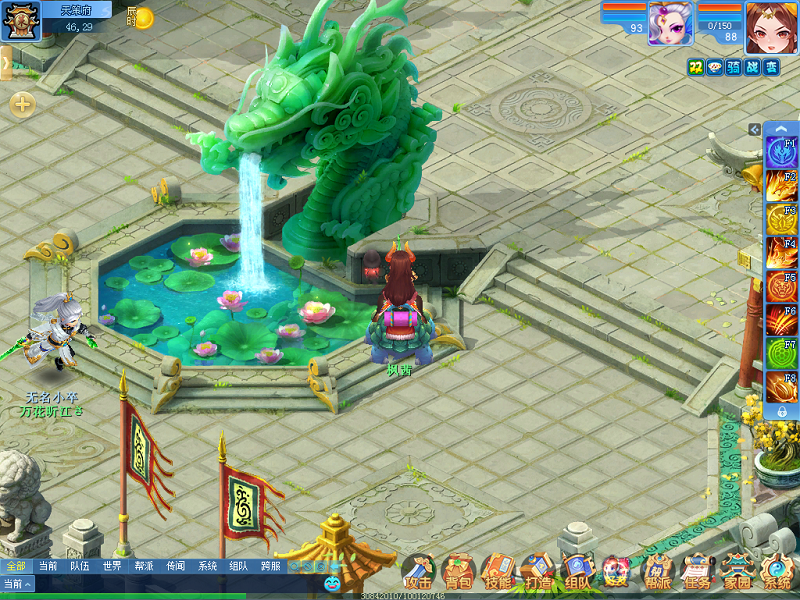Open the 任务 quest log
The image size is (800, 600).
pyautogui.click(x=695, y=573)
